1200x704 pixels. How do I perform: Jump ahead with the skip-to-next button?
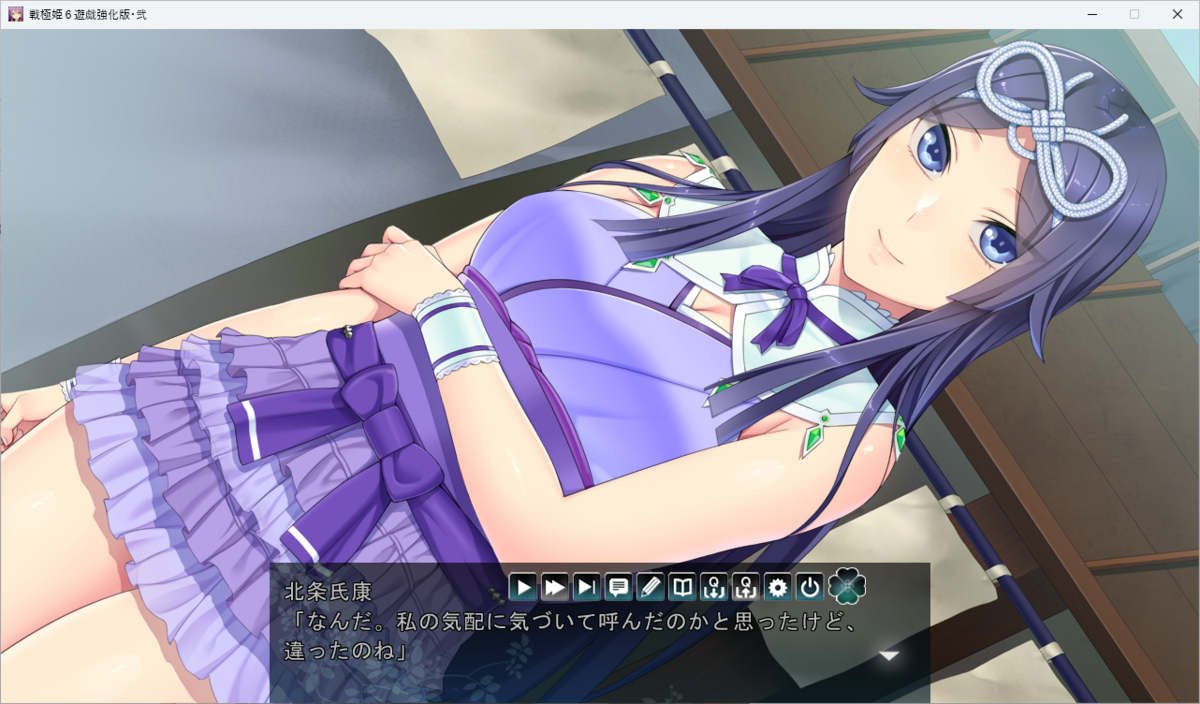587,587
